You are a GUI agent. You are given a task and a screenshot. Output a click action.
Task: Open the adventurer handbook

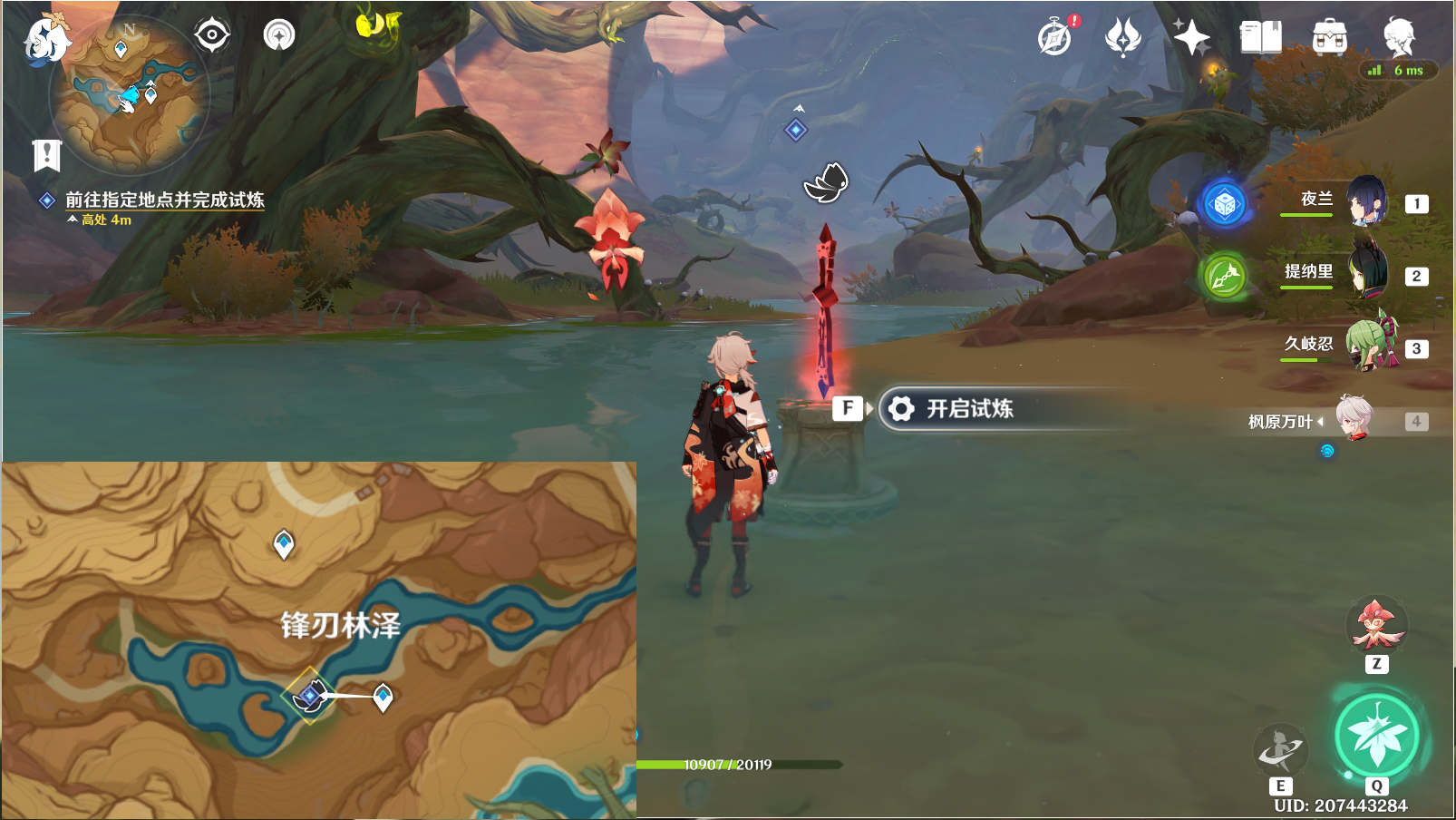click(x=1260, y=38)
